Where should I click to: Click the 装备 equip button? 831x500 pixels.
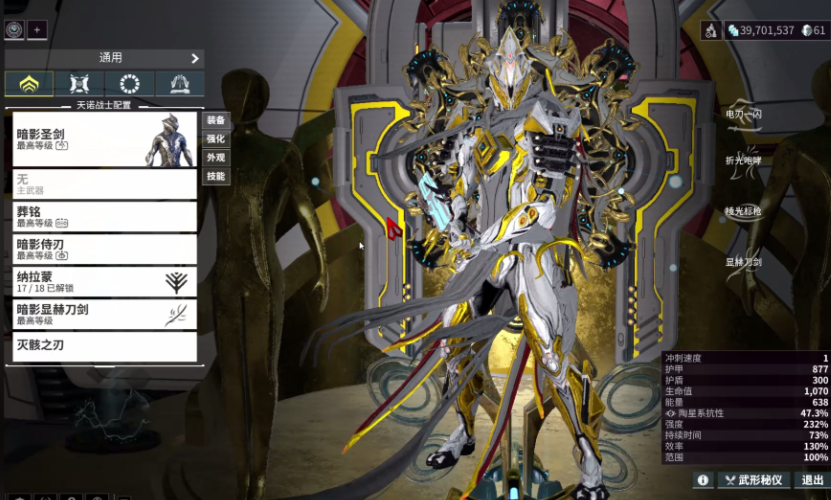click(216, 120)
